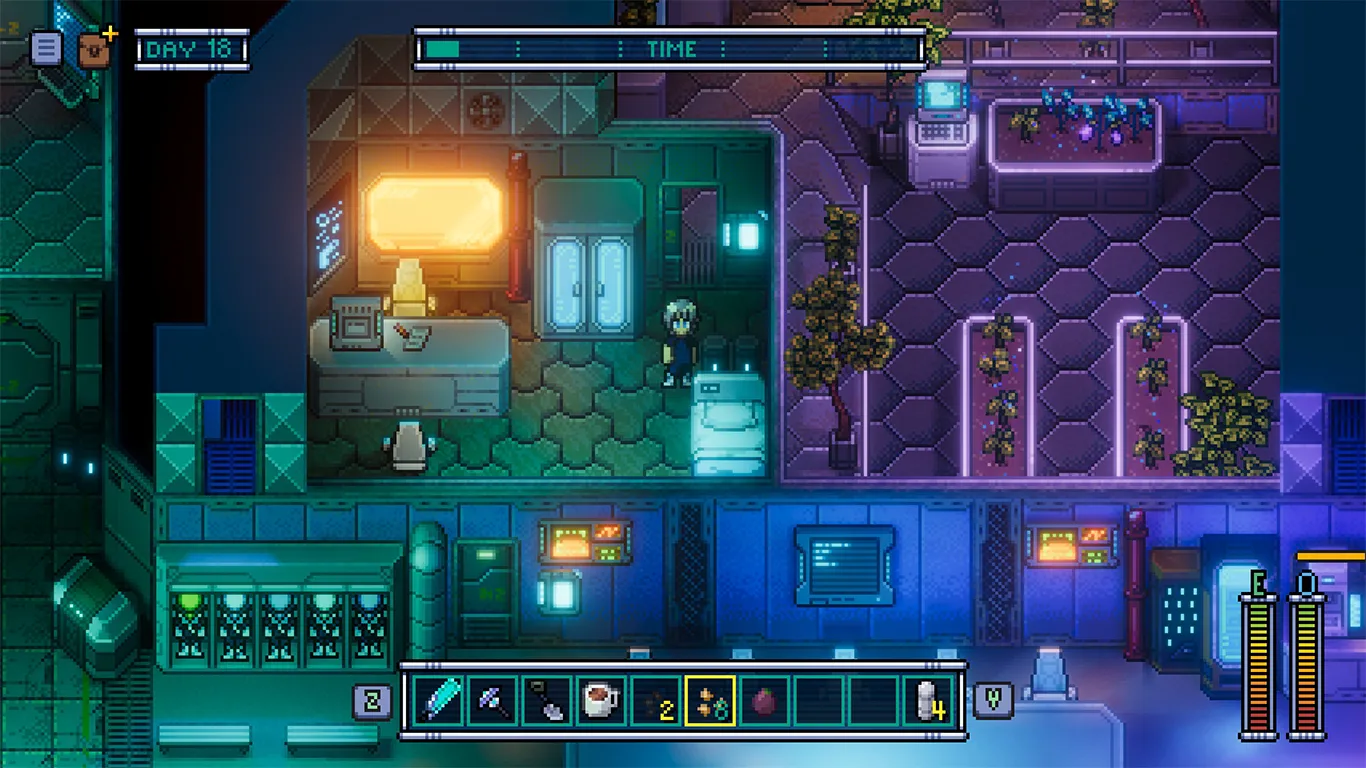
Task: Select the purple fruit slot
Action: click(764, 700)
